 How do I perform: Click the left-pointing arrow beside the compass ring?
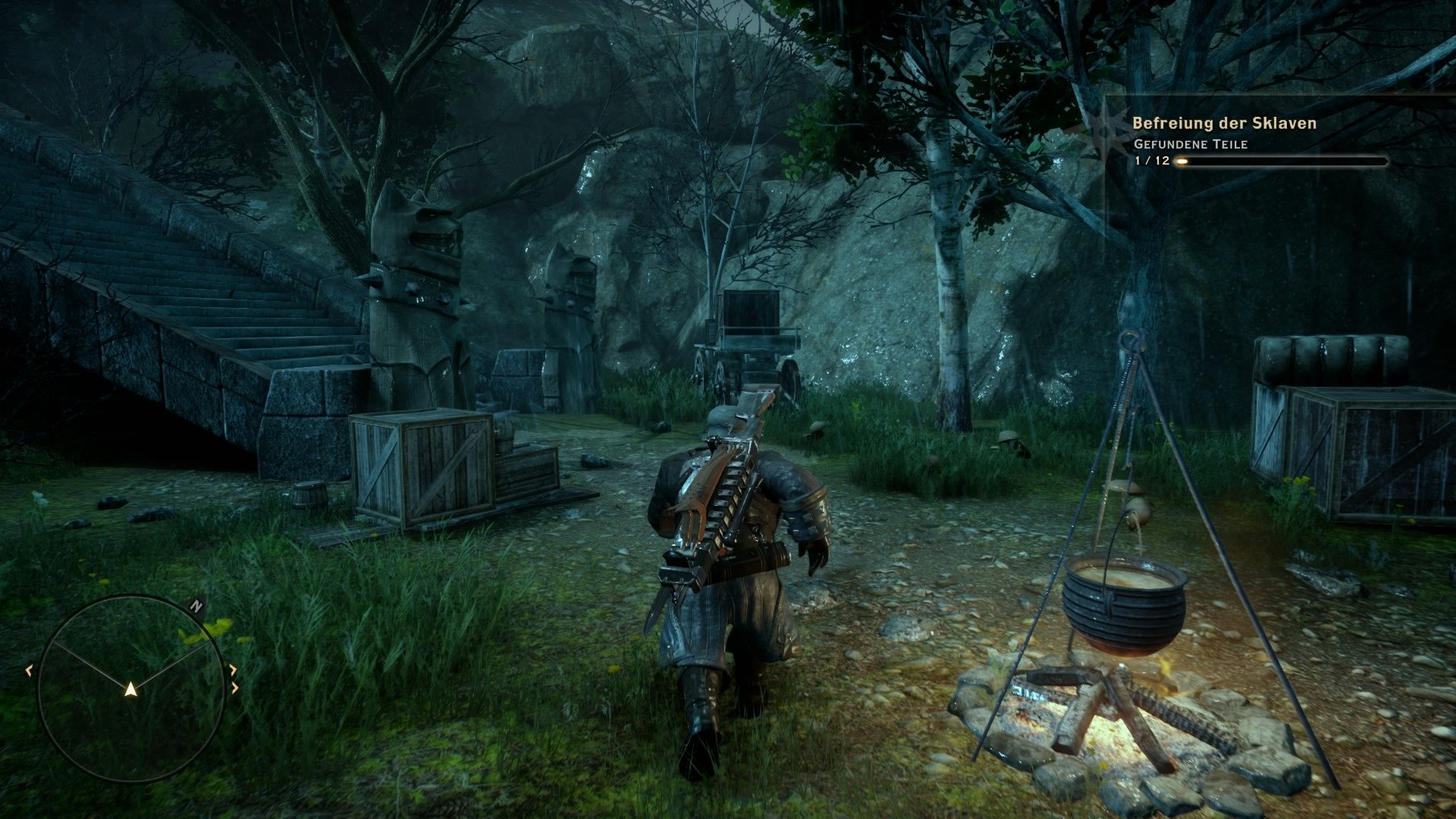coord(29,670)
